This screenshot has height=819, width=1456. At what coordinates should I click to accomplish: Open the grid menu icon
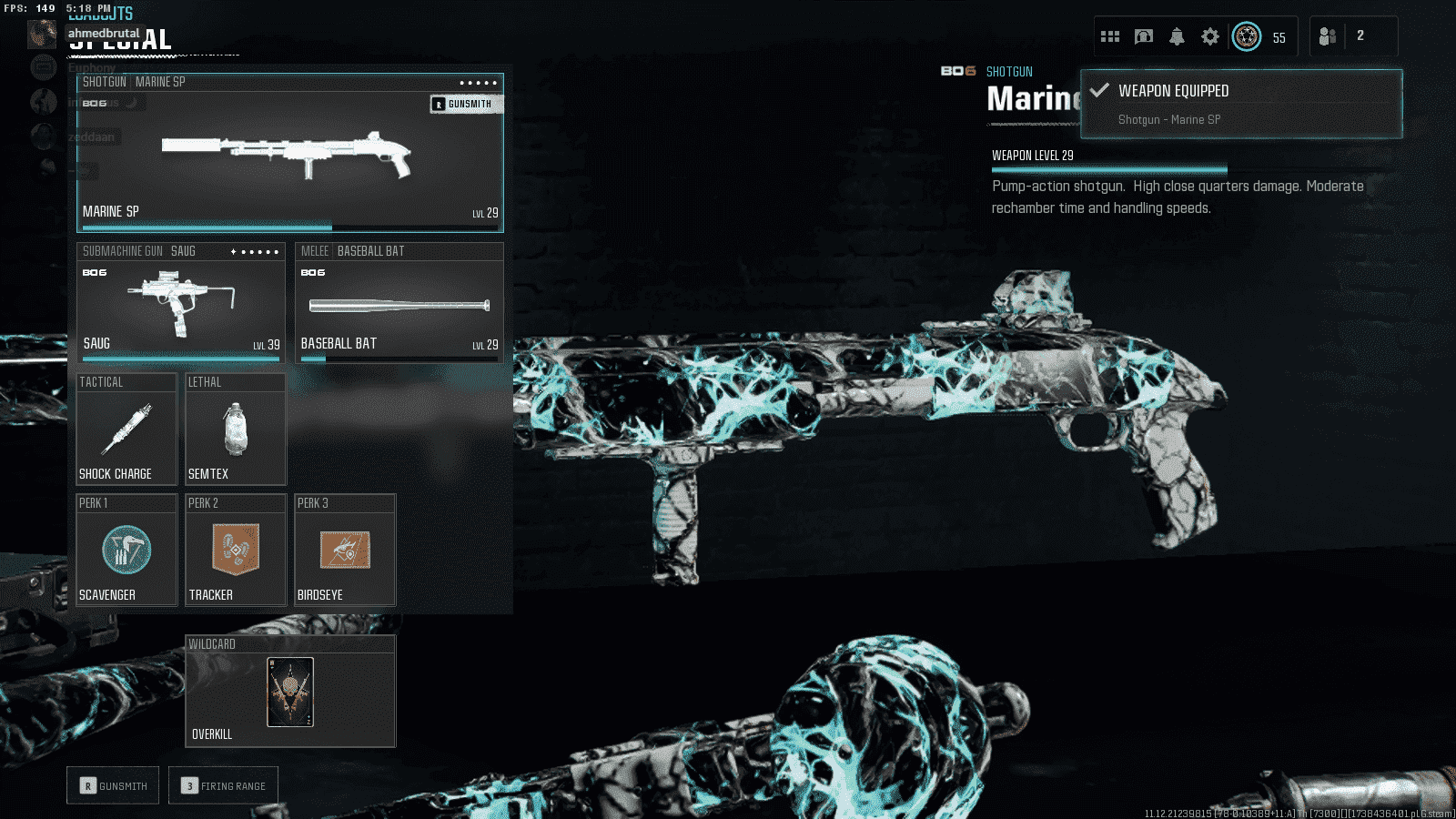[1110, 36]
